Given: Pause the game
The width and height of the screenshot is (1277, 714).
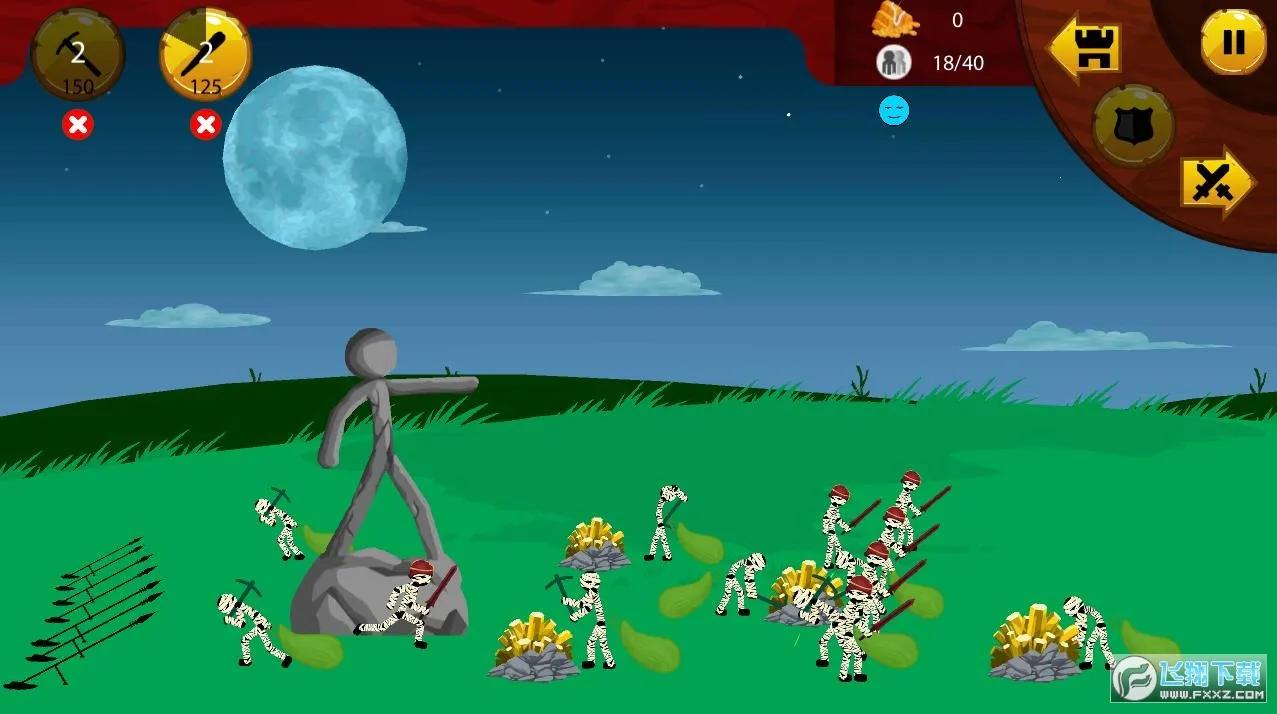Looking at the screenshot, I should [1233, 42].
